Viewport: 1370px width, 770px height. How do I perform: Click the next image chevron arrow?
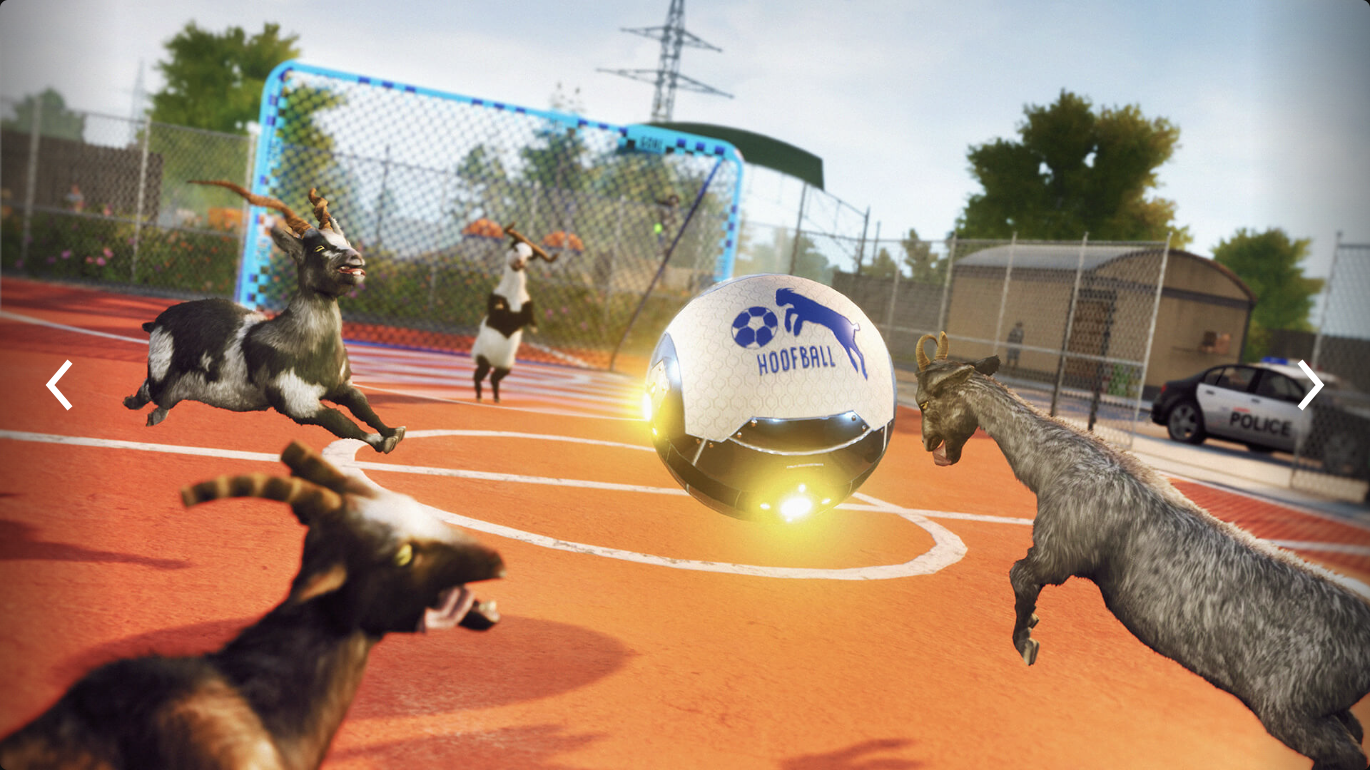(1310, 385)
